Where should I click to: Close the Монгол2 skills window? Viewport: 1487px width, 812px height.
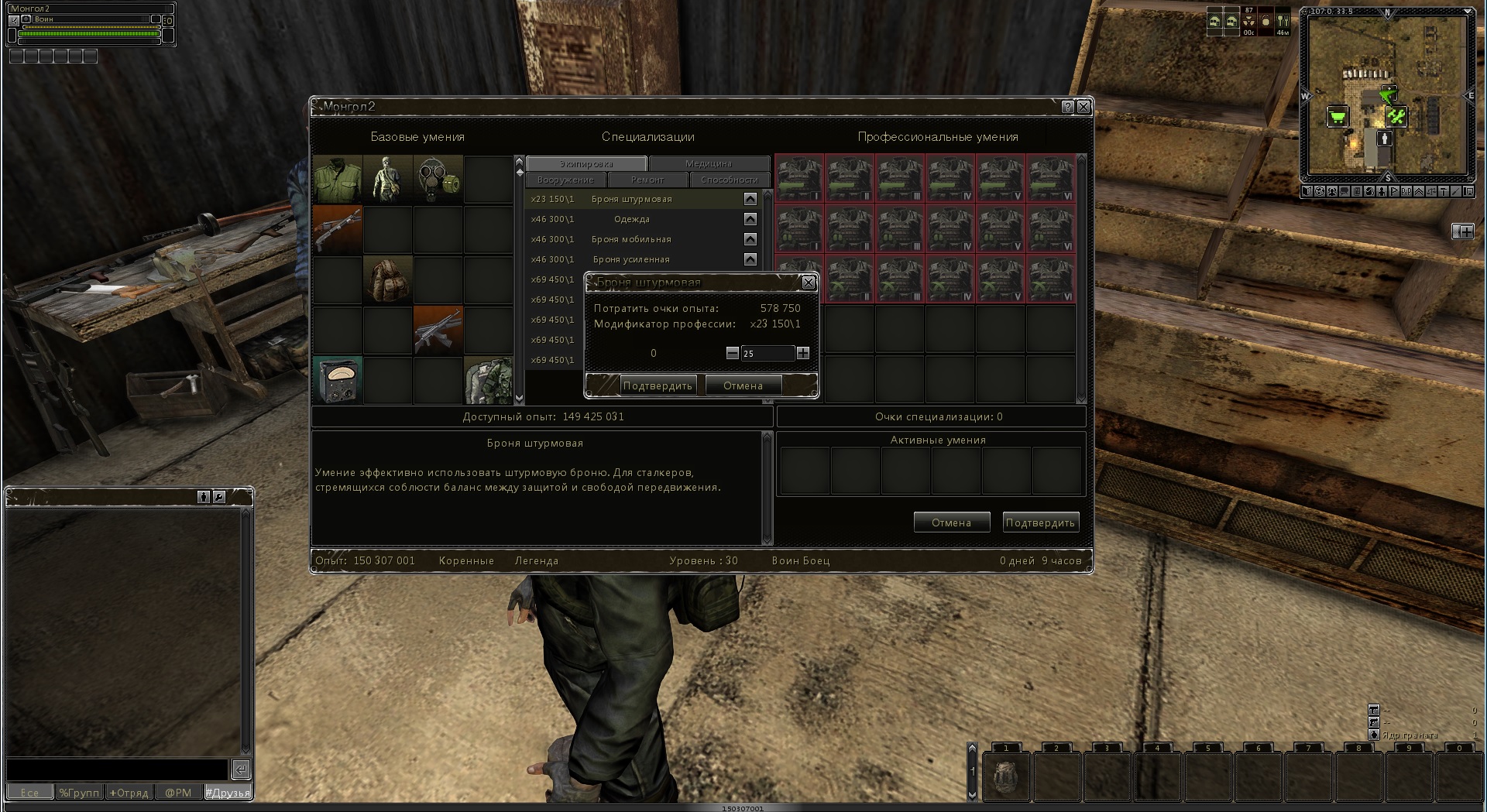pyautogui.click(x=1083, y=107)
